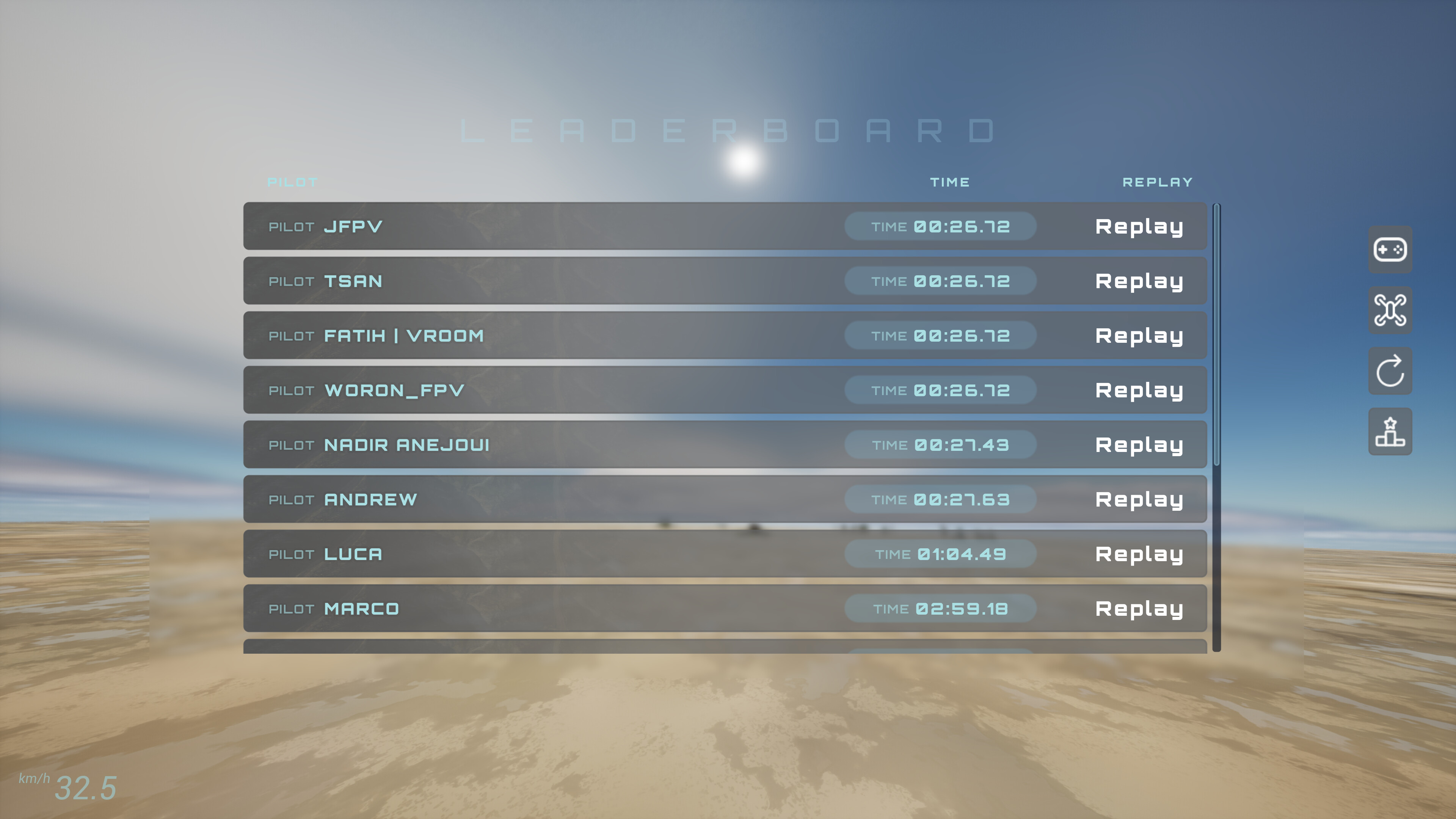View Nadir Anejoui's replay
Screen dimensions: 1456x819
click(x=1139, y=445)
